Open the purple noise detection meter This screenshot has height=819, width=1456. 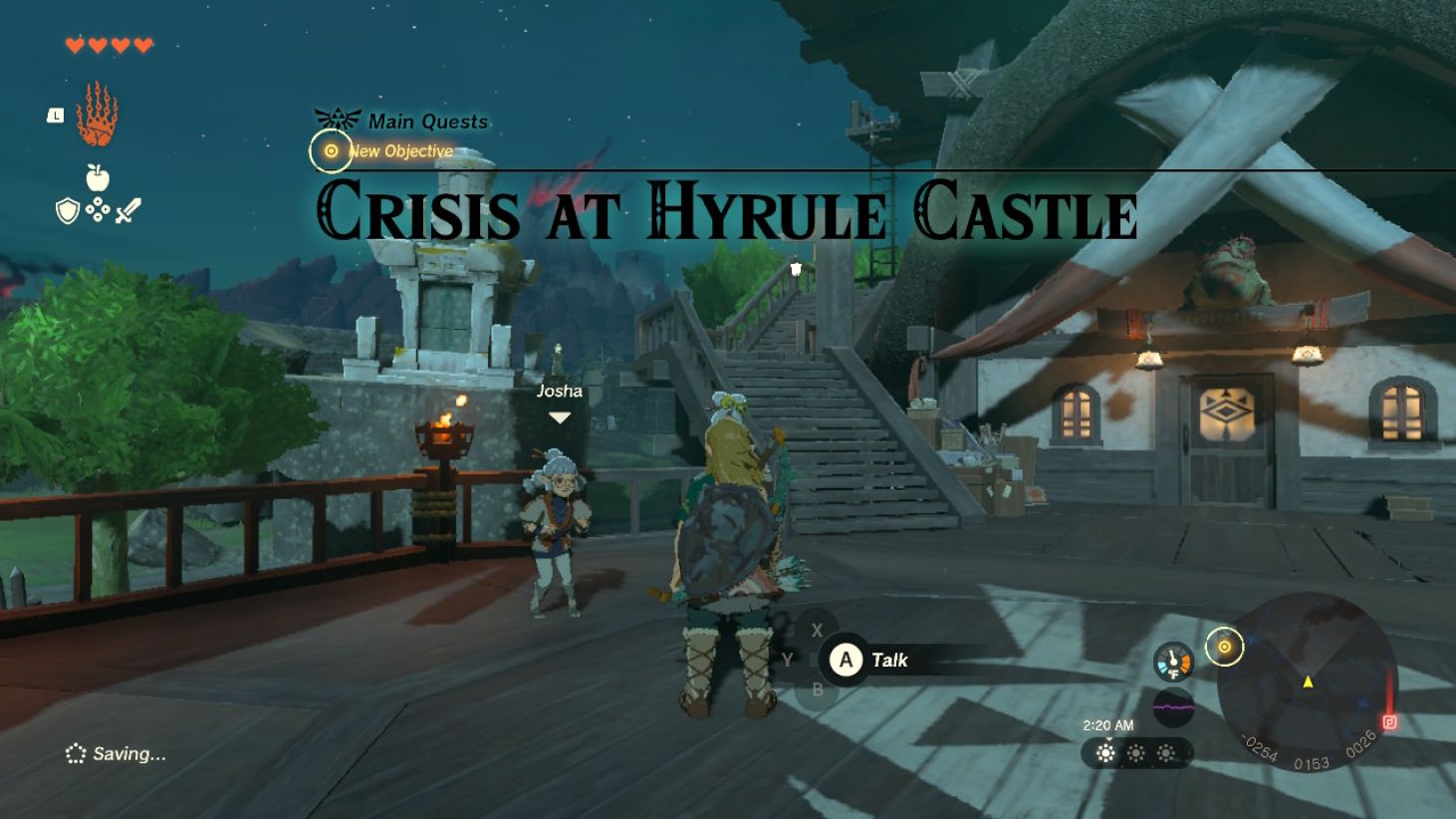(1173, 707)
